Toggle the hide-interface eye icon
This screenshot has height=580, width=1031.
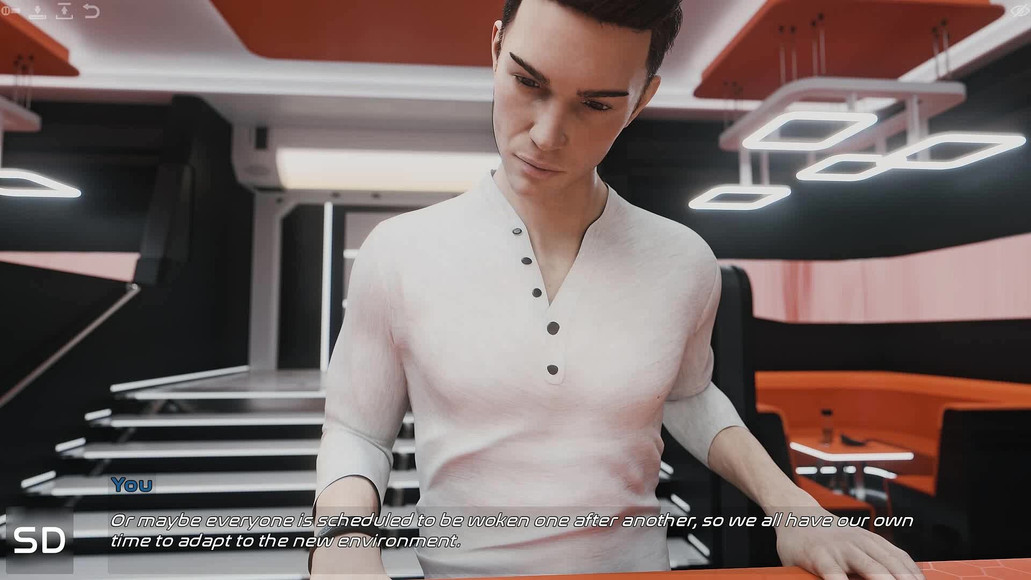[x=1019, y=12]
